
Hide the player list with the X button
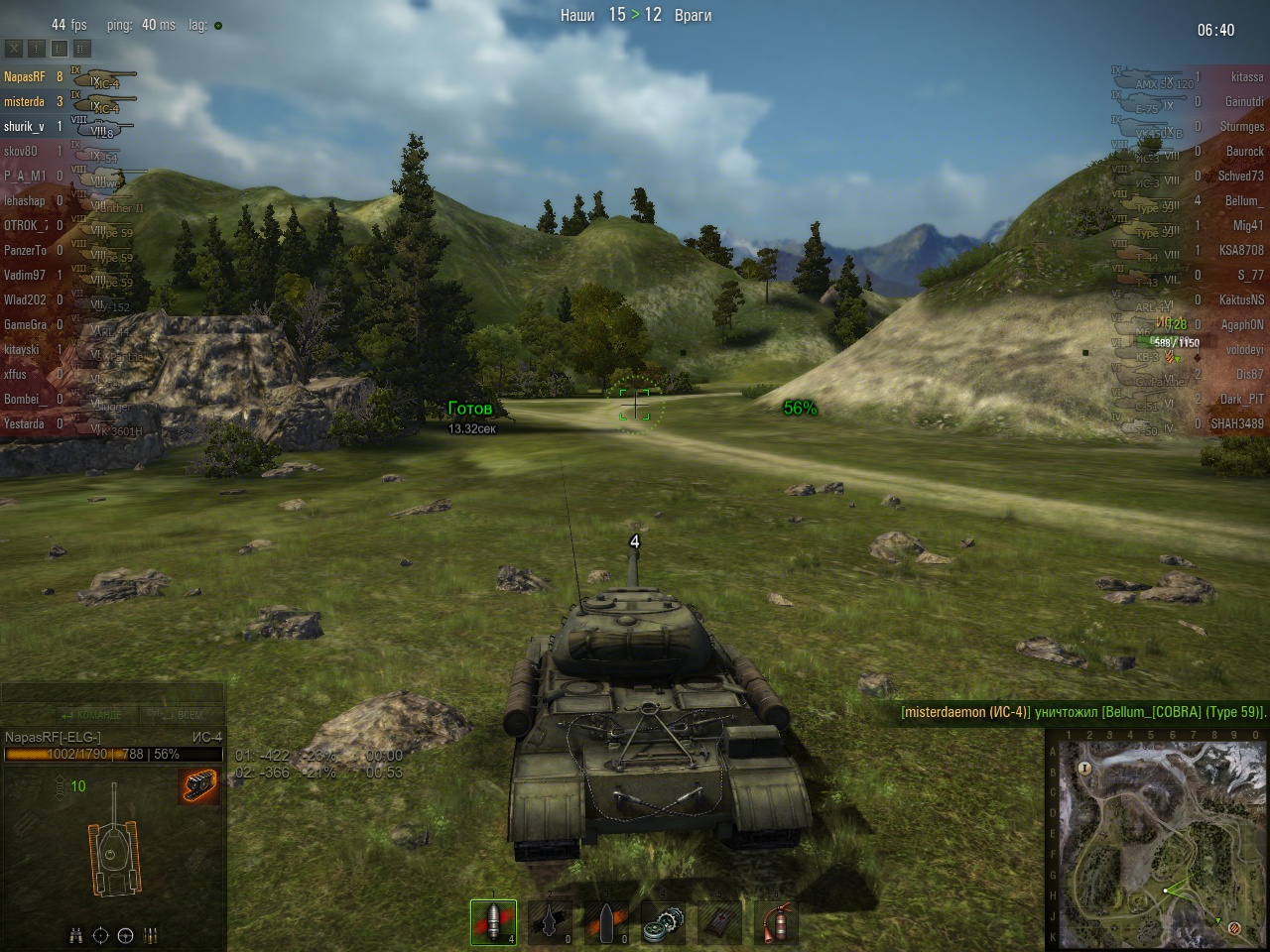tap(14, 48)
